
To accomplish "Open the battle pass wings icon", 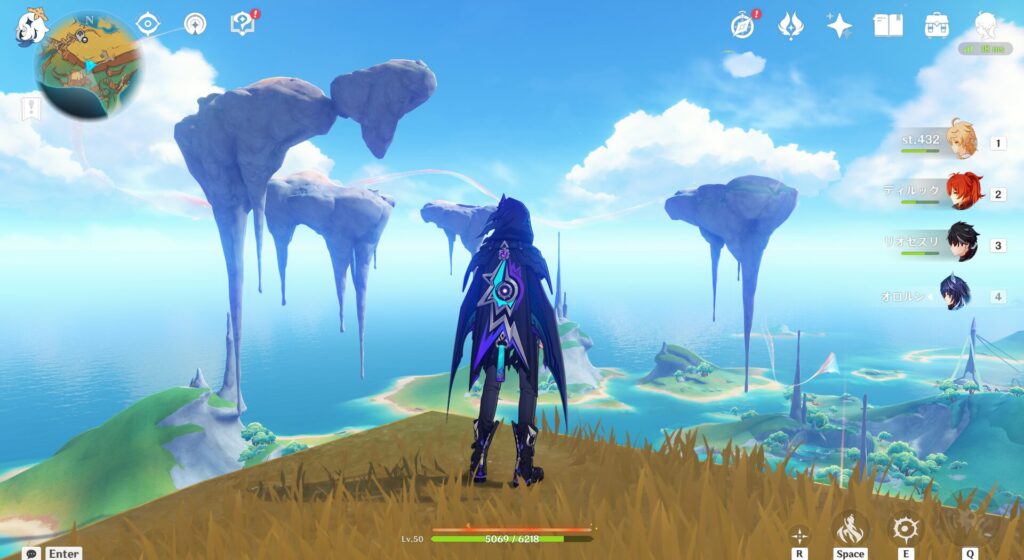I will coord(791,25).
